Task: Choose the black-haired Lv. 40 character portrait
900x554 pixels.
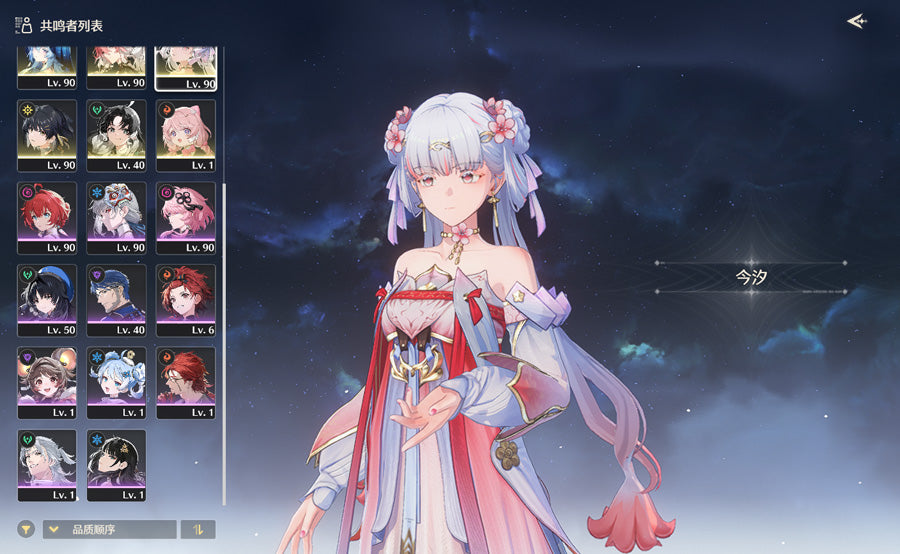Action: click(116, 135)
